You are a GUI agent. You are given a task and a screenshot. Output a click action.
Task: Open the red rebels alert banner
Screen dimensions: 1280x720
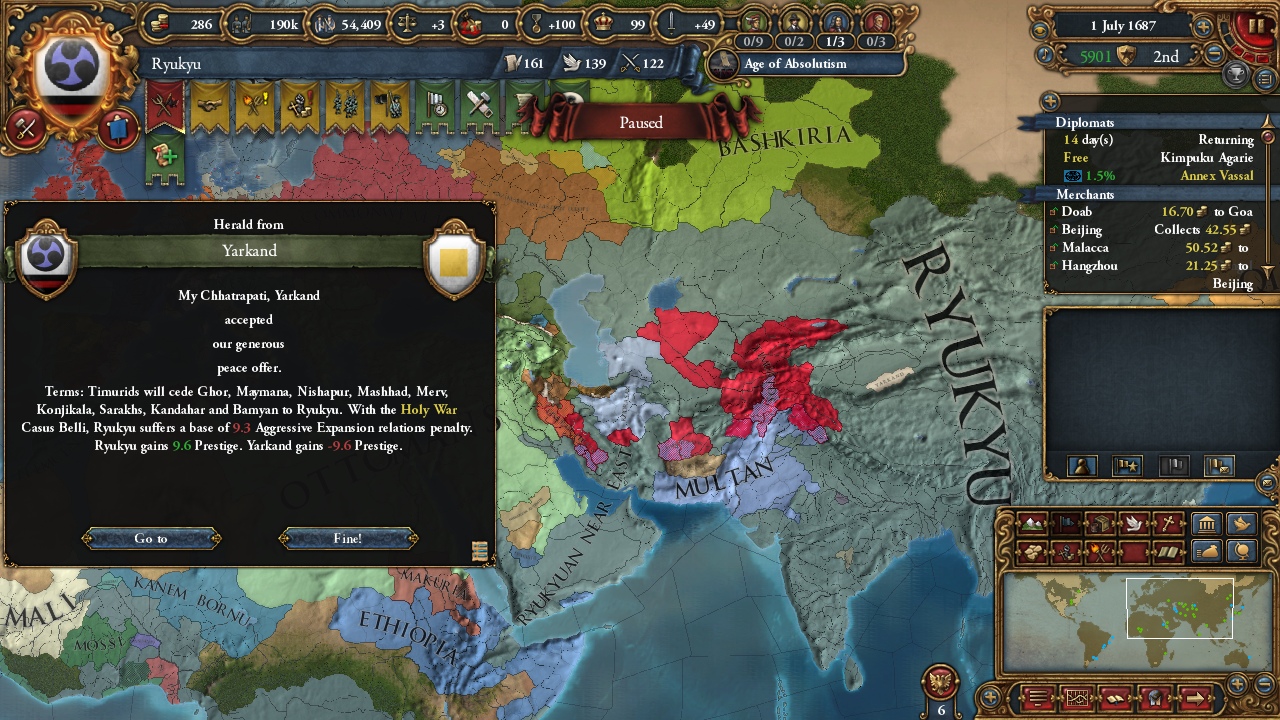(x=164, y=104)
